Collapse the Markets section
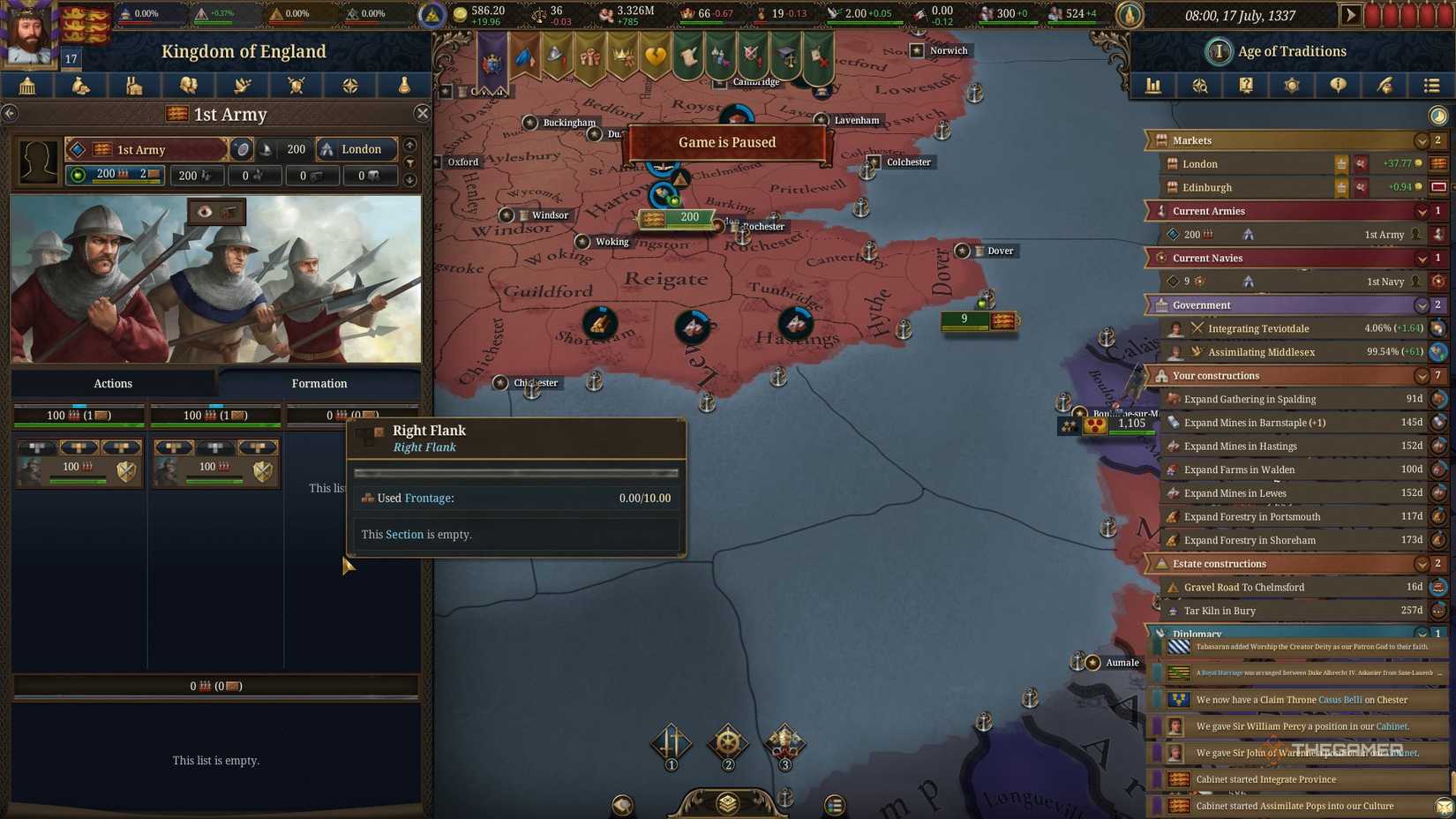The width and height of the screenshot is (1456, 819). click(1421, 140)
